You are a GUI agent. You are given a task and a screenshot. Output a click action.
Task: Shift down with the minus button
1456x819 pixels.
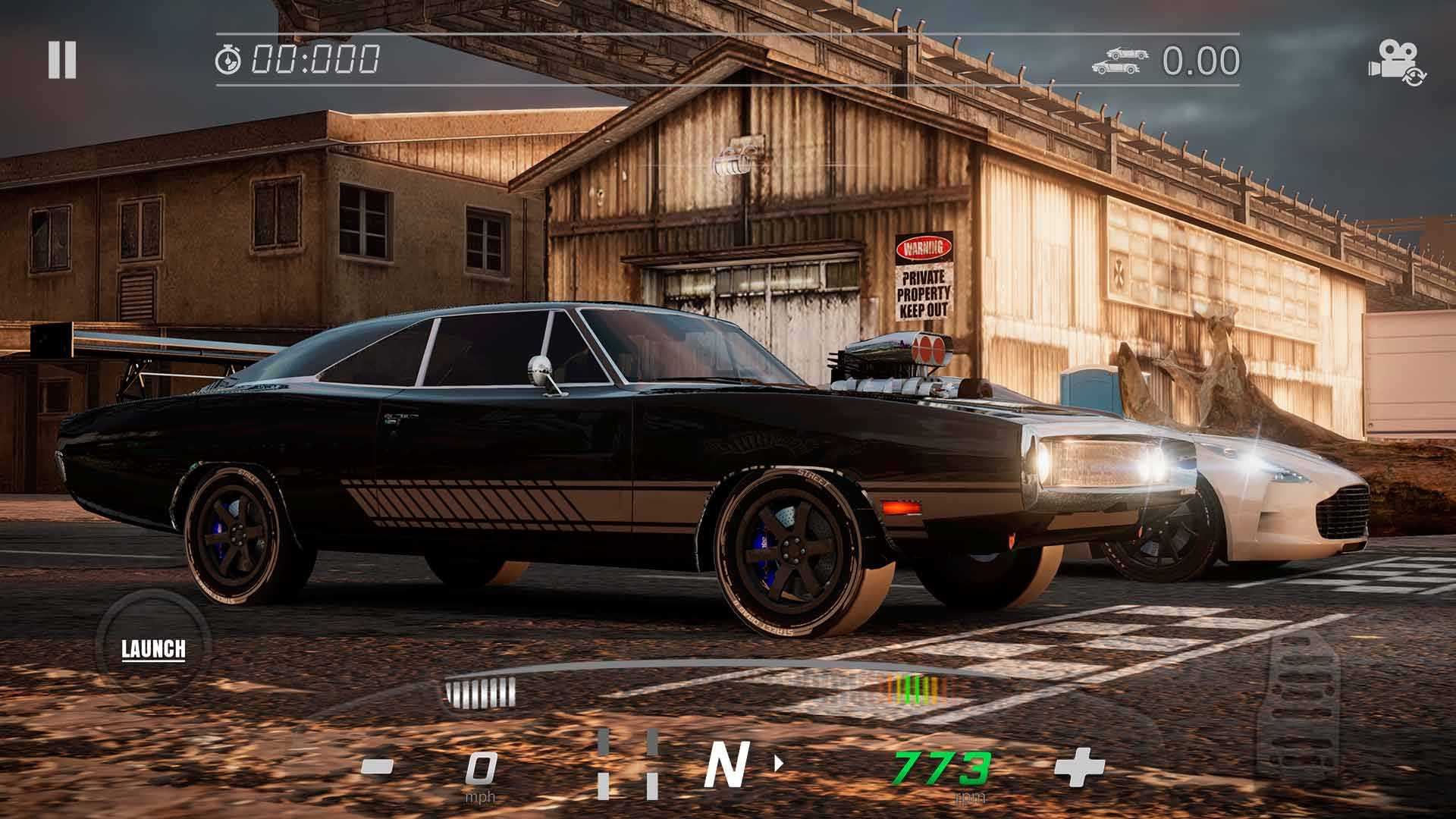(x=377, y=767)
